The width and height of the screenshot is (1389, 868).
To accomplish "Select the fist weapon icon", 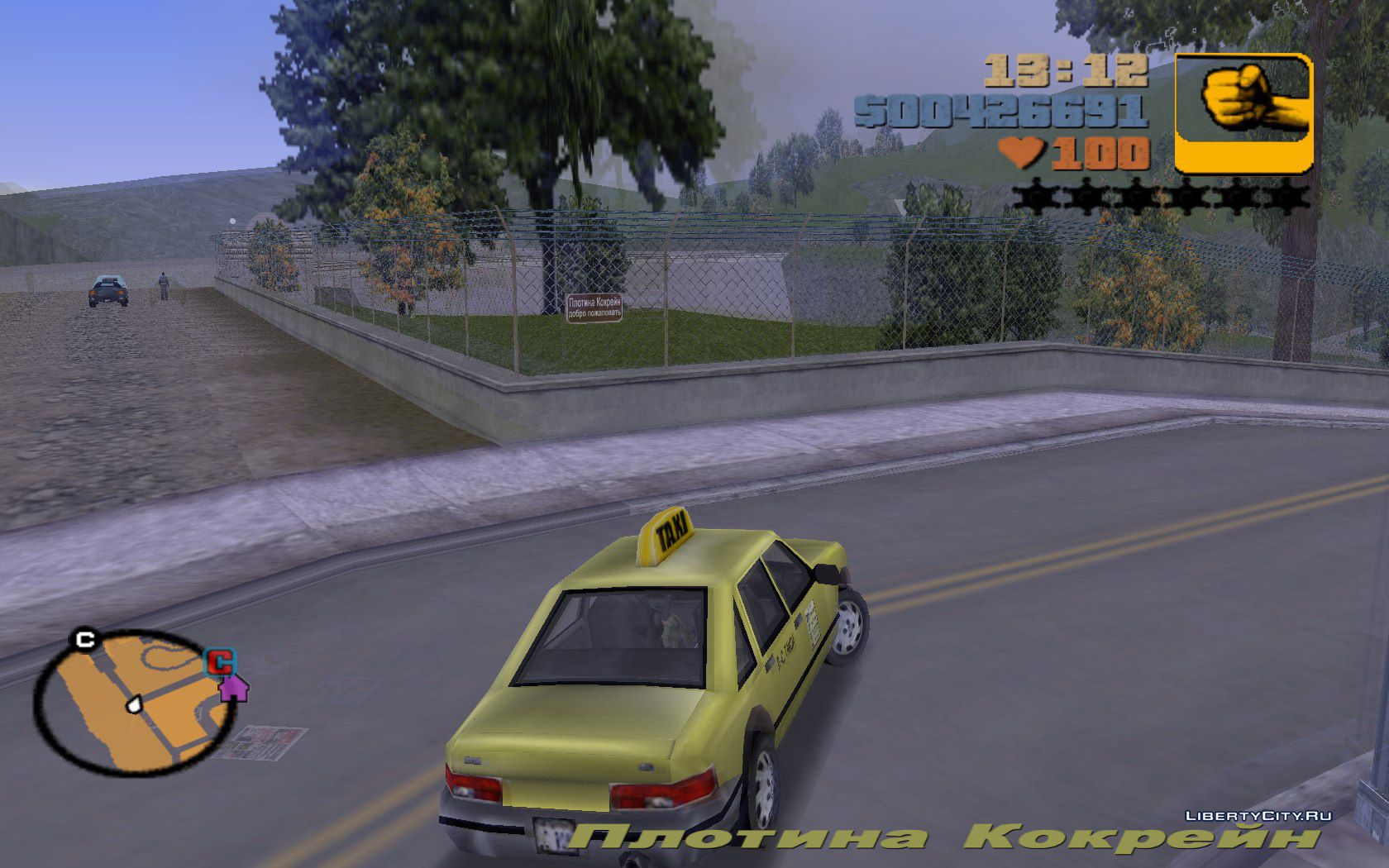I will tap(1243, 112).
